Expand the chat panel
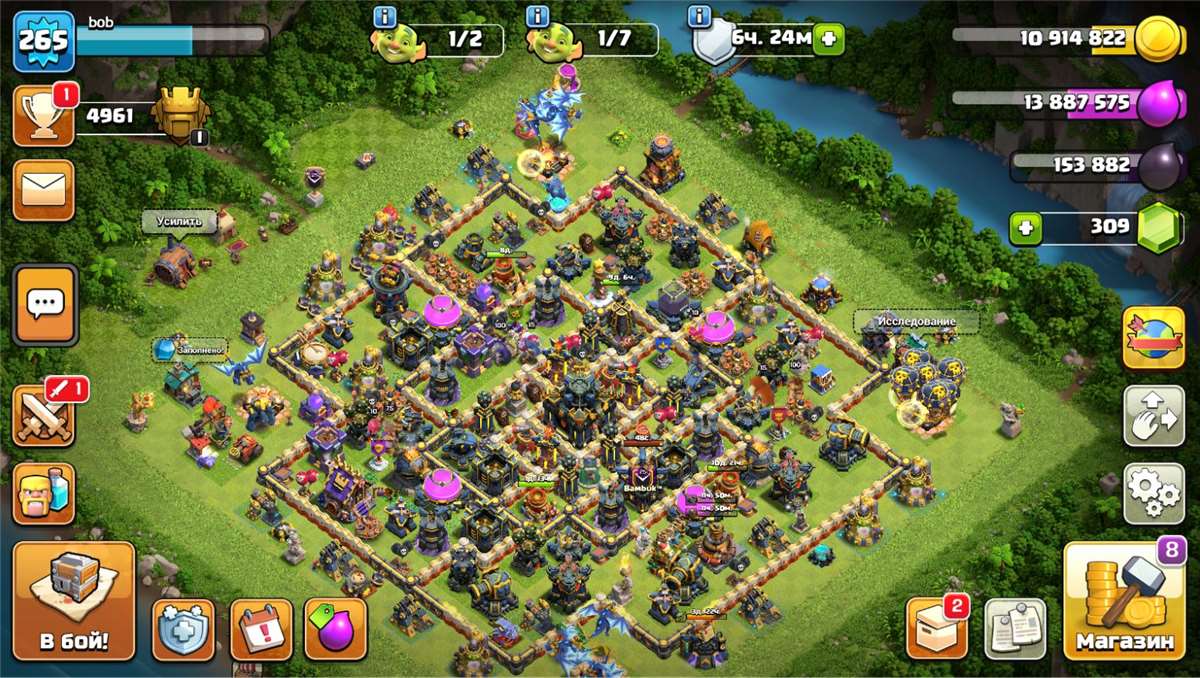This screenshot has height=678, width=1200. click(44, 305)
